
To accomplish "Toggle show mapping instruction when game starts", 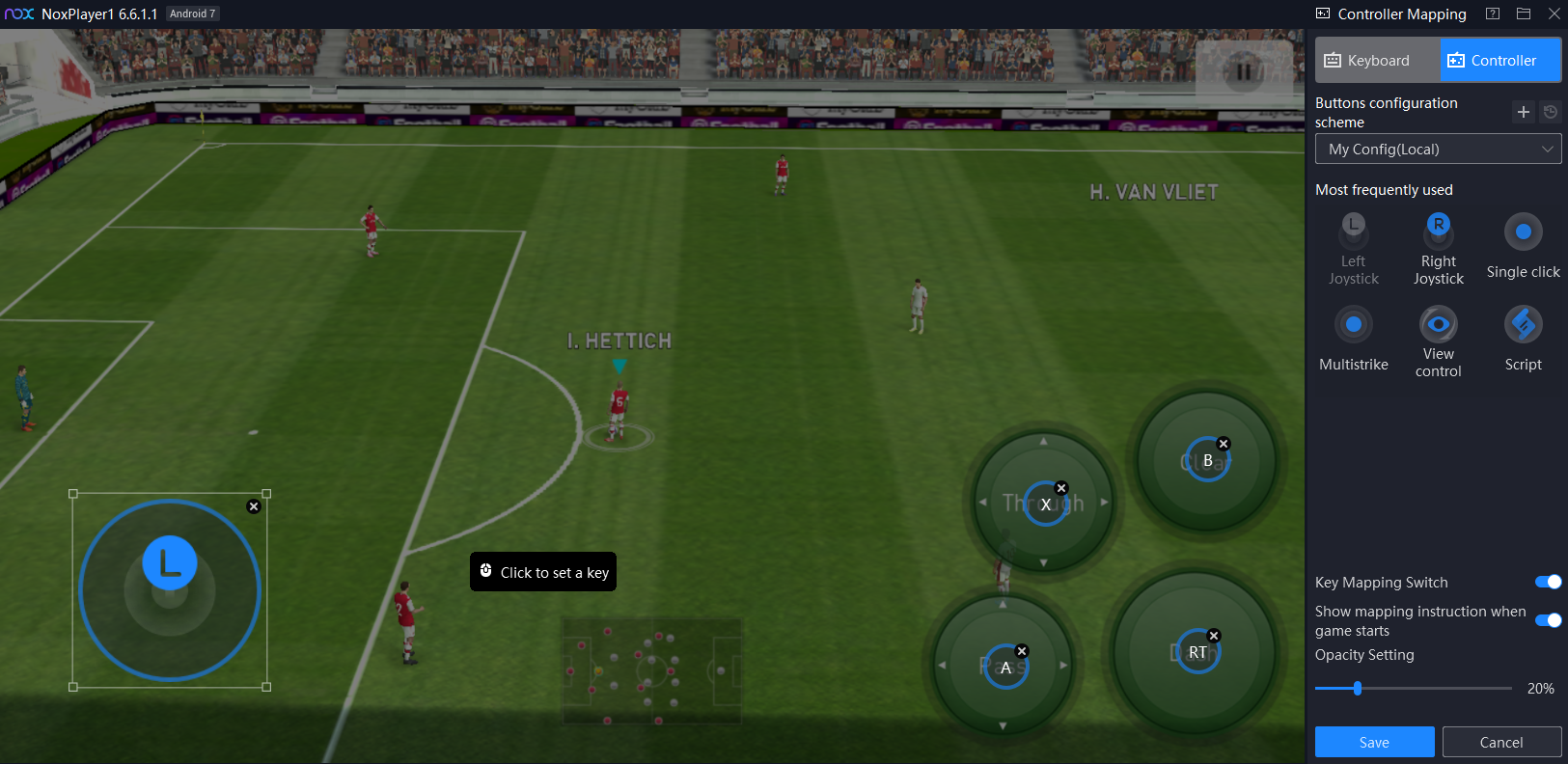I will point(1548,620).
